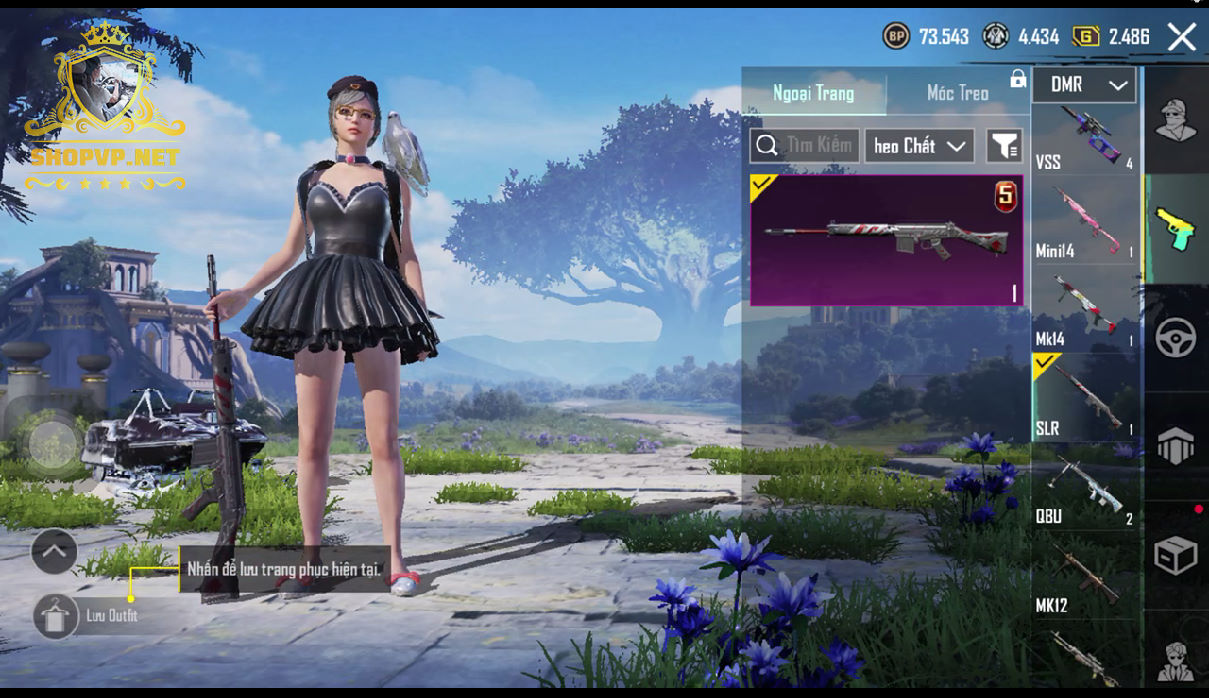Select the red-white SLR skin card
Image resolution: width=1209 pixels, height=698 pixels.
coord(886,240)
